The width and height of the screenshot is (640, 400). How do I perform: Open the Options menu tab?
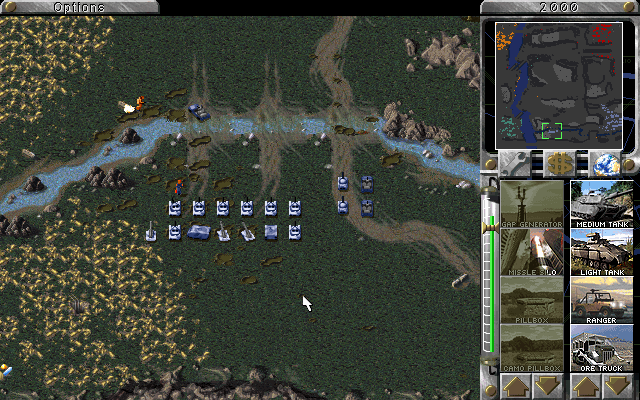(79, 7)
